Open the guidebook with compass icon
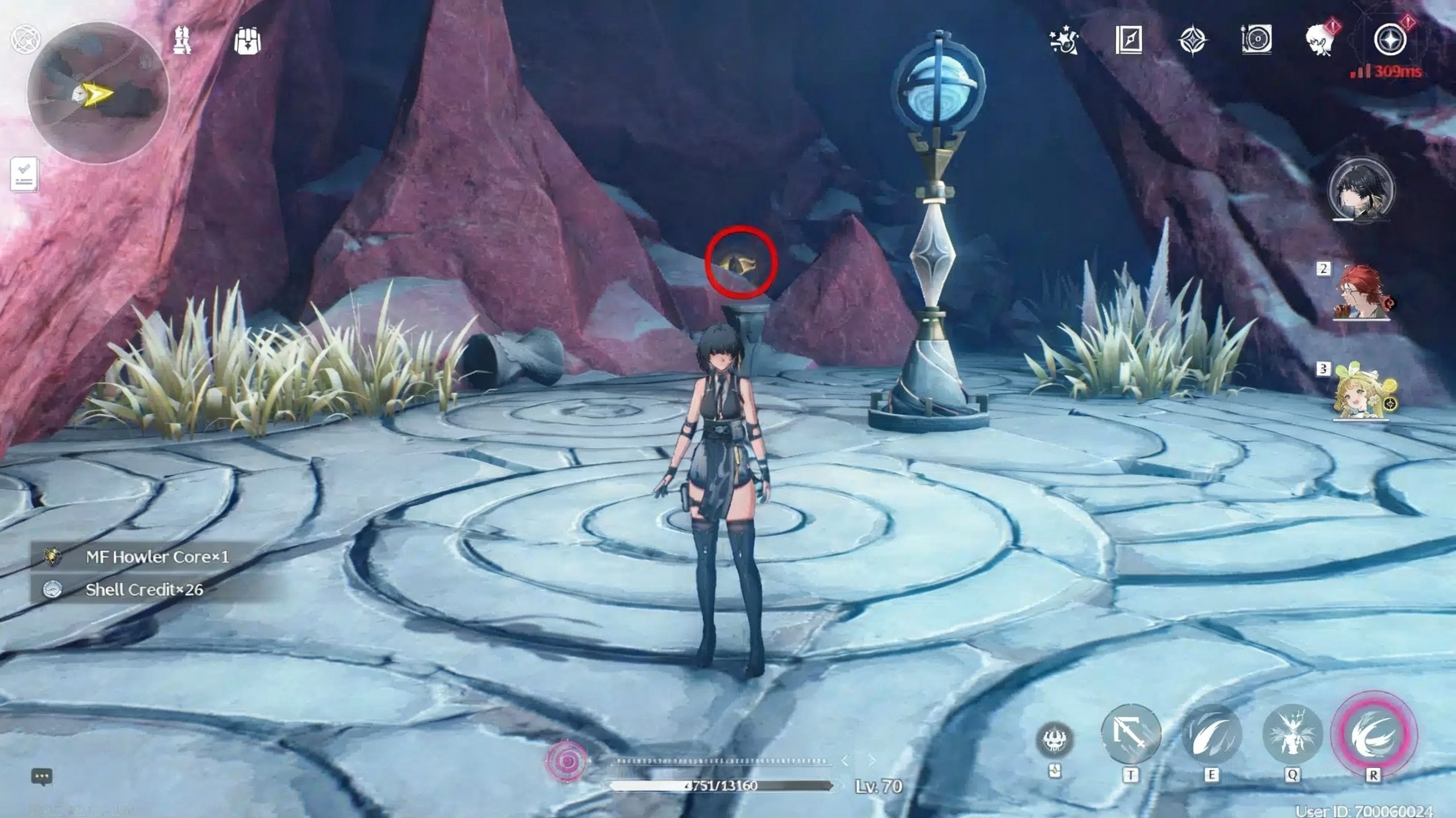 (1129, 40)
